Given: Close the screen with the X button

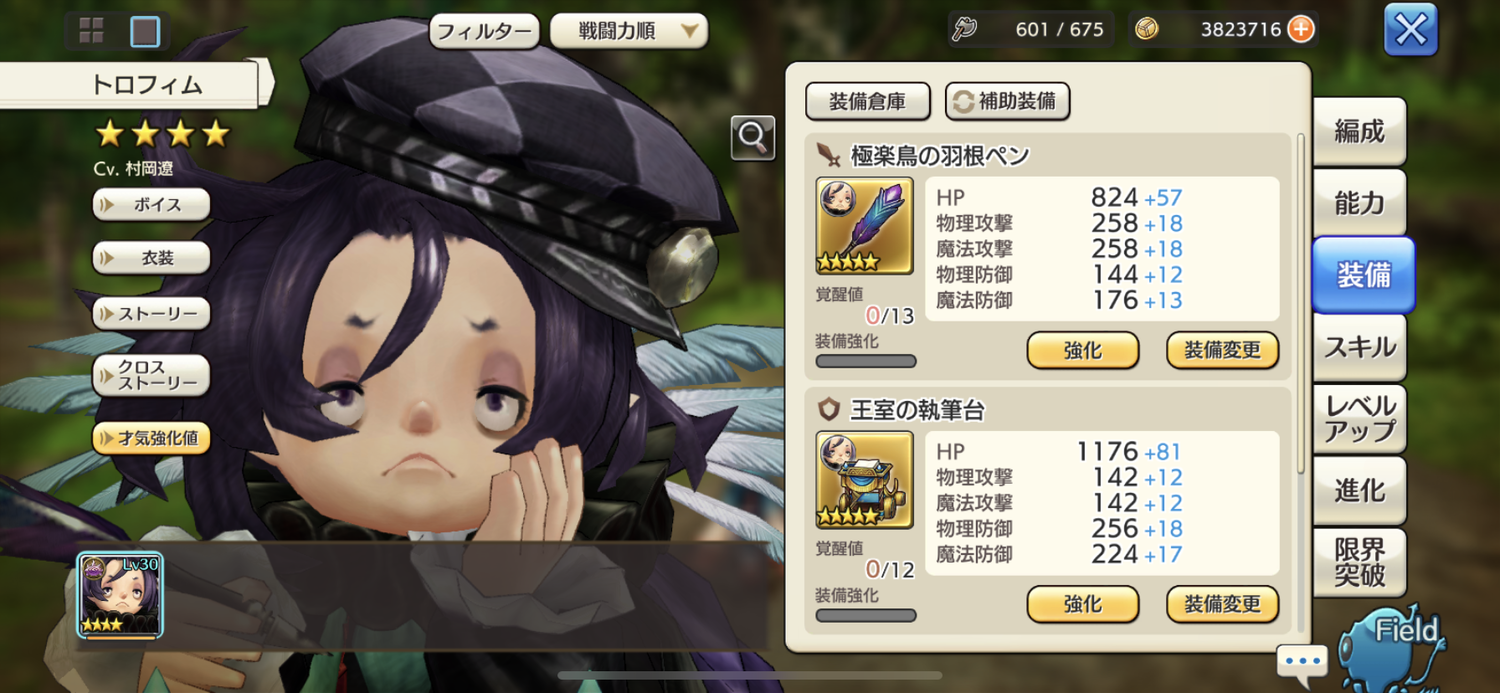Looking at the screenshot, I should coord(1410,30).
